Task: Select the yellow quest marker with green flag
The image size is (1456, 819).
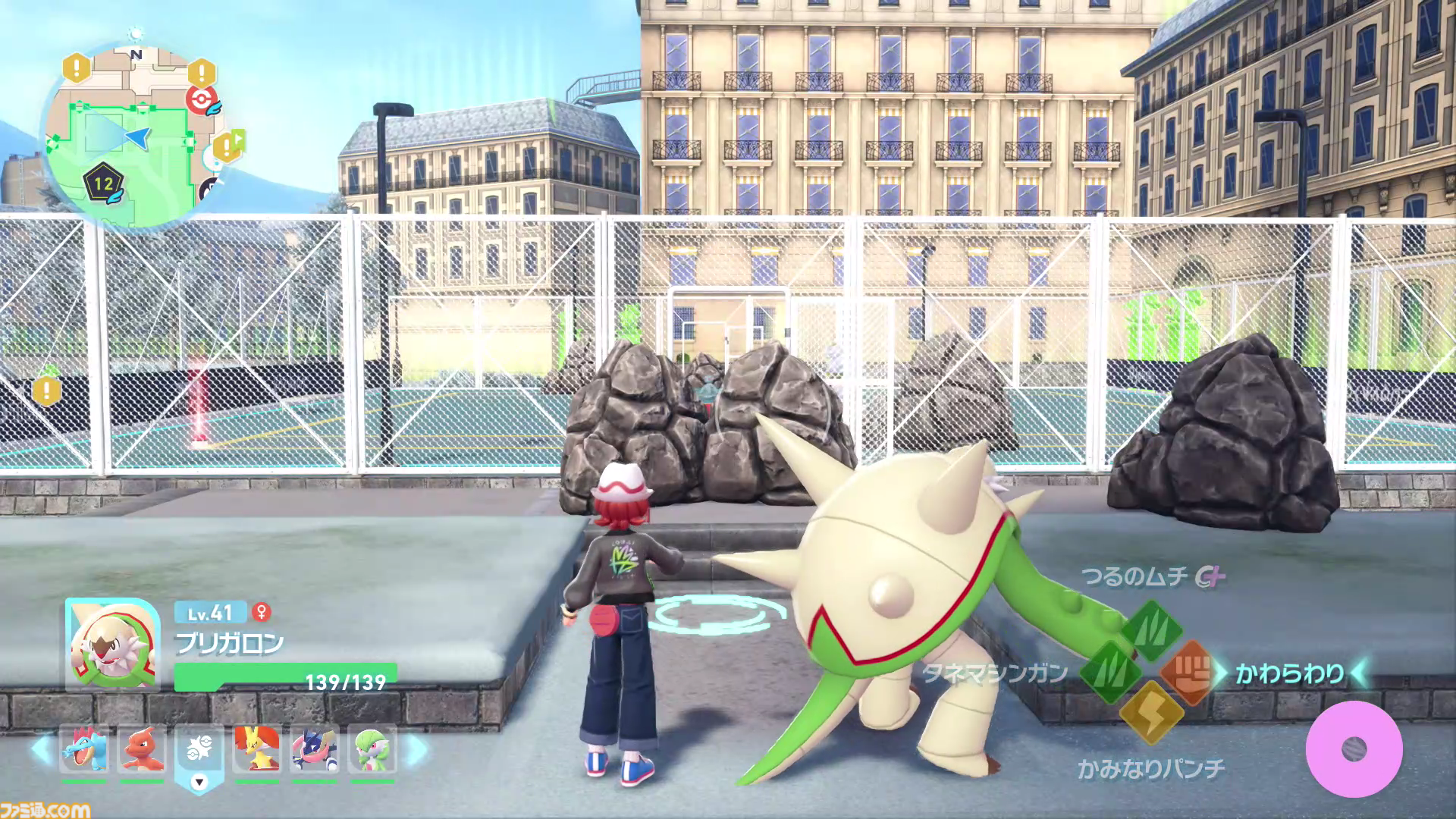Action: (227, 146)
